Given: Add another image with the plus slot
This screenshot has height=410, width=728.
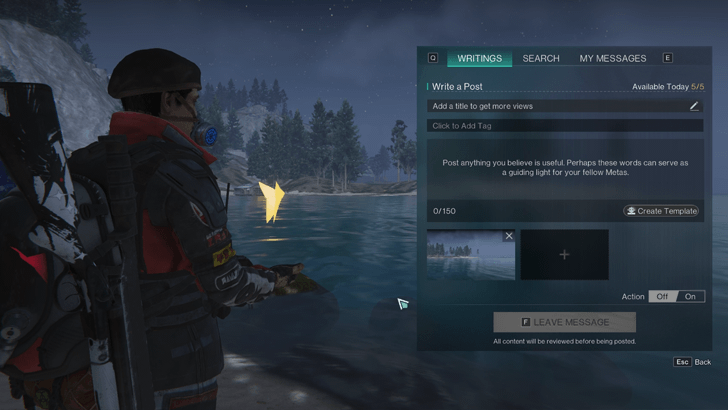Looking at the screenshot, I should pos(564,255).
